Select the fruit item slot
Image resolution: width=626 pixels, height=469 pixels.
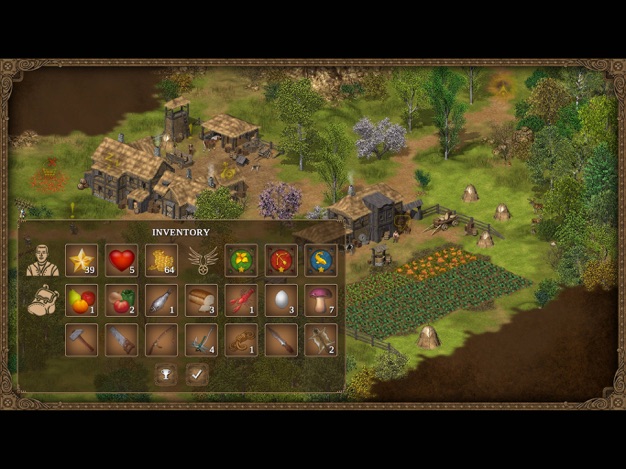(x=81, y=300)
